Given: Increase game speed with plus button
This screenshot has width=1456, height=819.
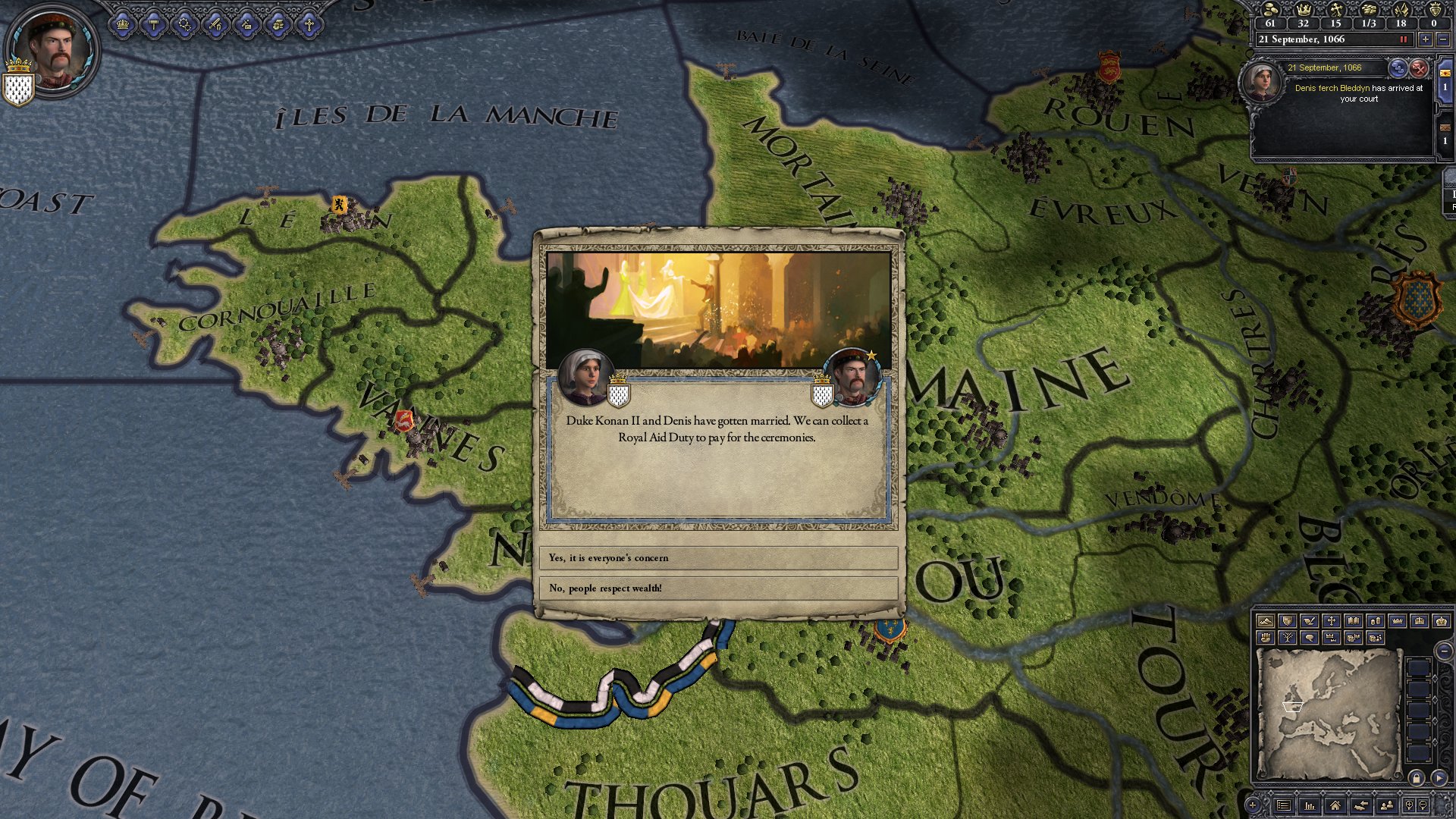Looking at the screenshot, I should [x=1426, y=39].
